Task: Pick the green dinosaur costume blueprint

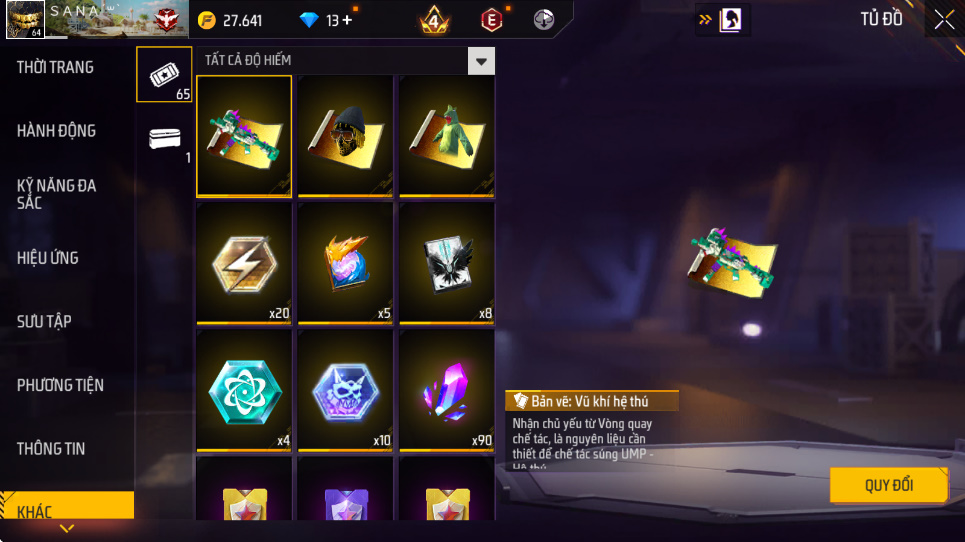Action: (x=447, y=136)
